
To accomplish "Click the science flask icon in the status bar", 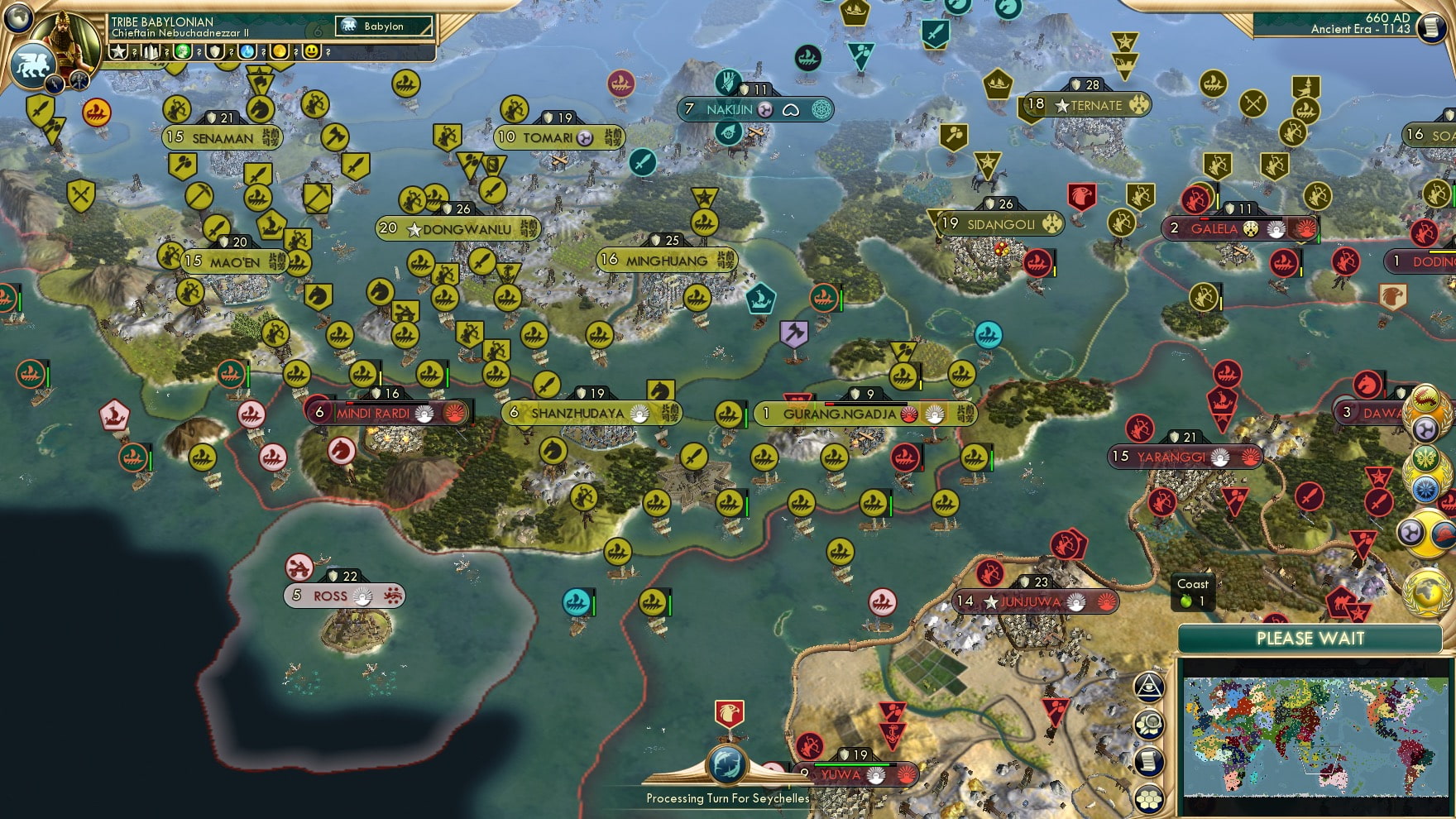I will point(246,52).
